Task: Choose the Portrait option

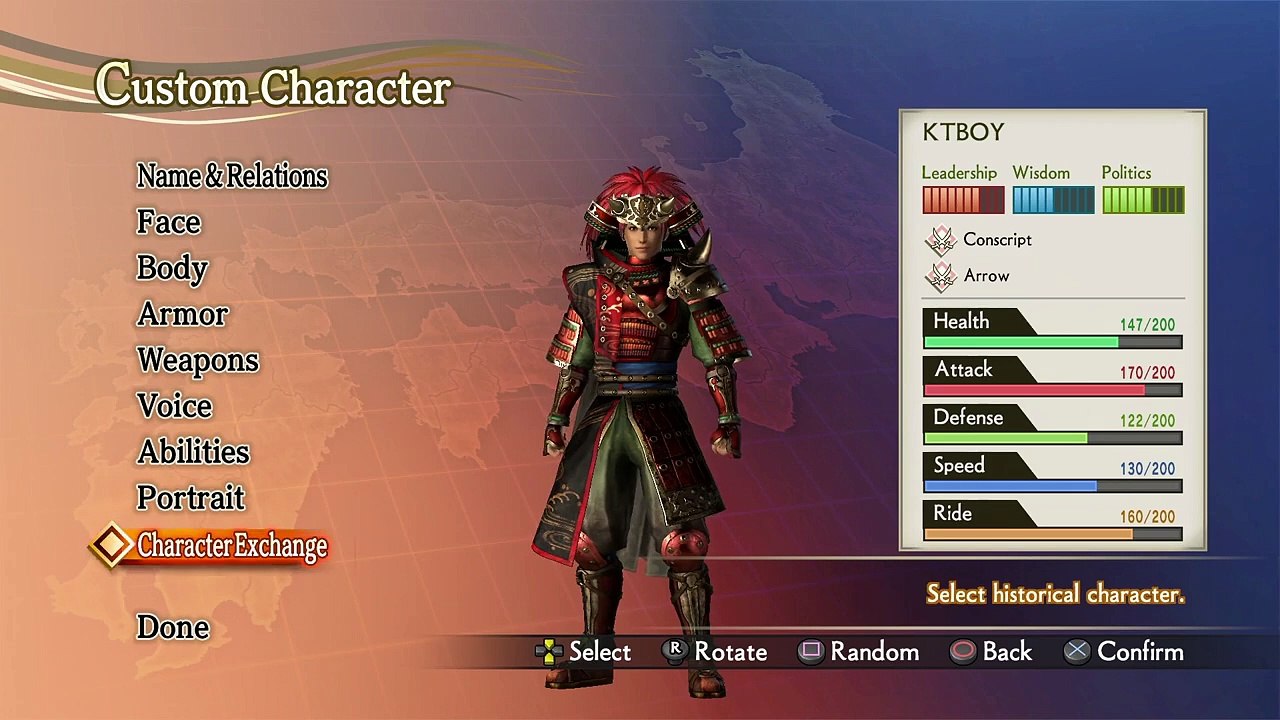Action: [191, 498]
